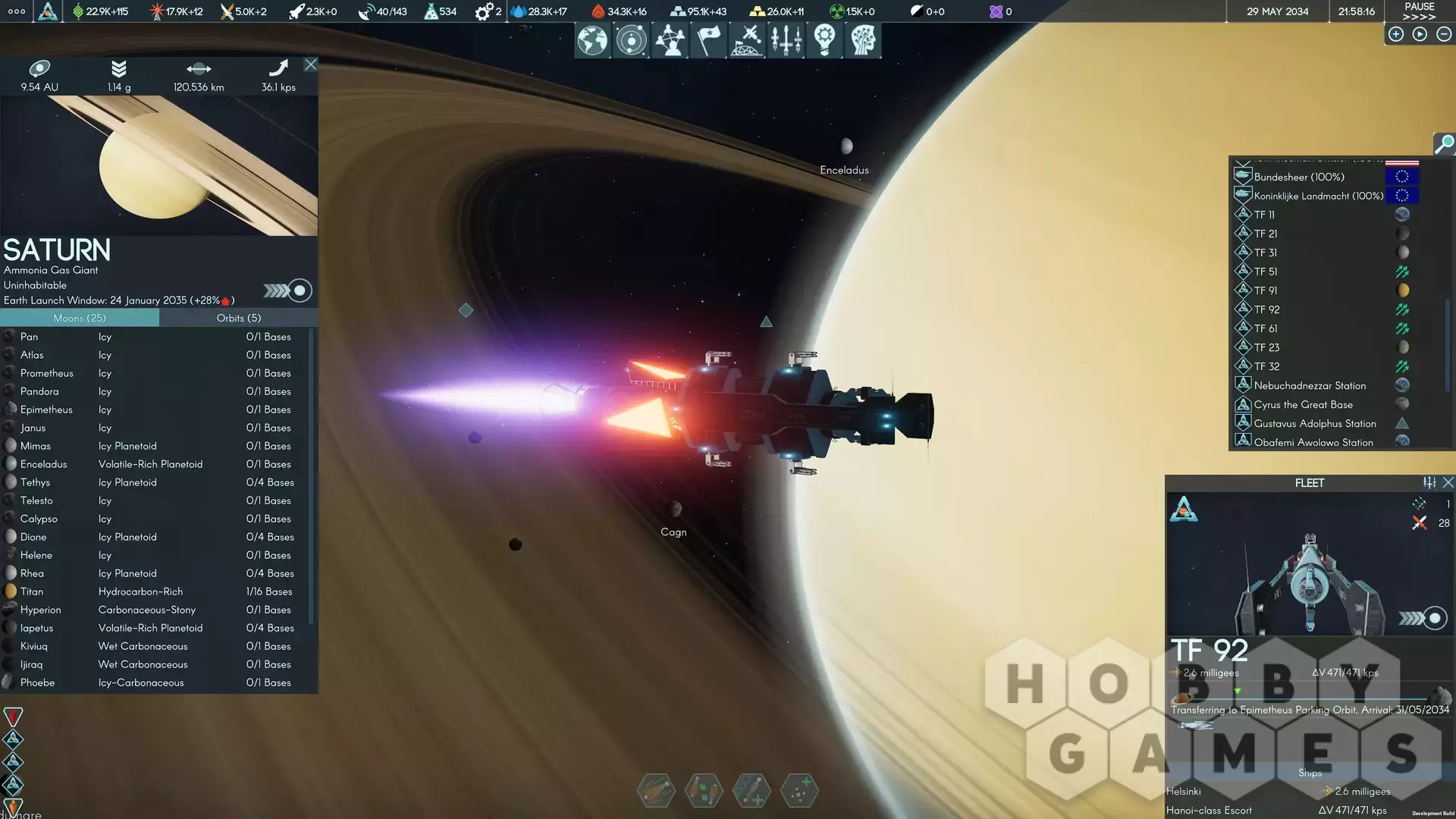This screenshot has height=819, width=1456.
Task: Select the Moons (25) tab
Action: [80, 318]
